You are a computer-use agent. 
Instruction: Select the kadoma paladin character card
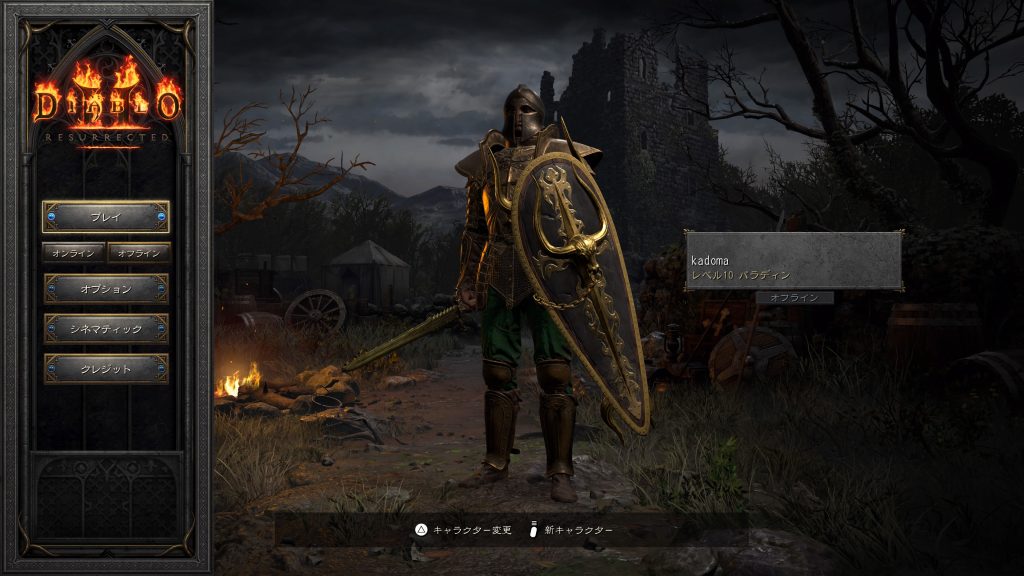click(x=793, y=261)
